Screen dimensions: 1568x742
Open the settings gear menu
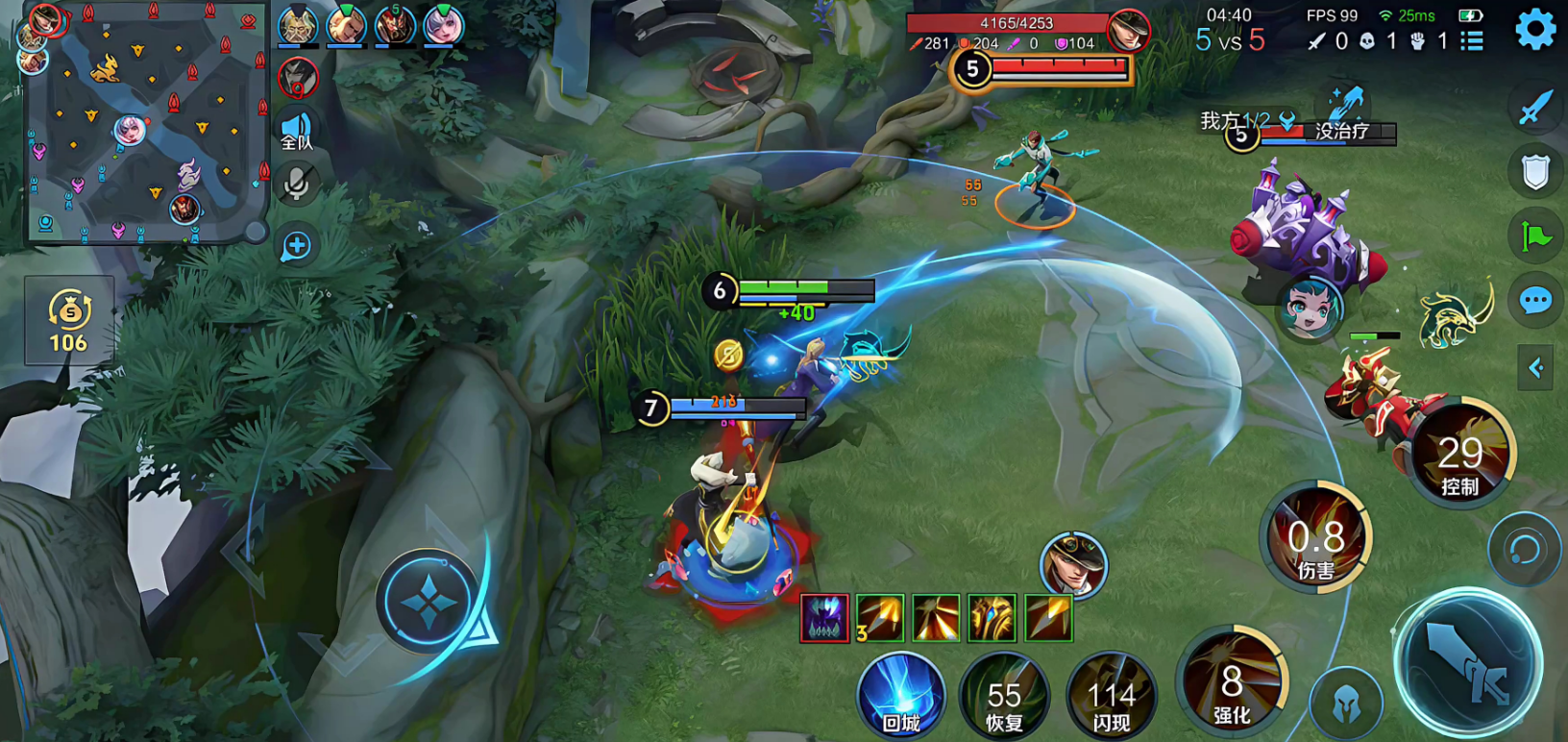tap(1534, 30)
